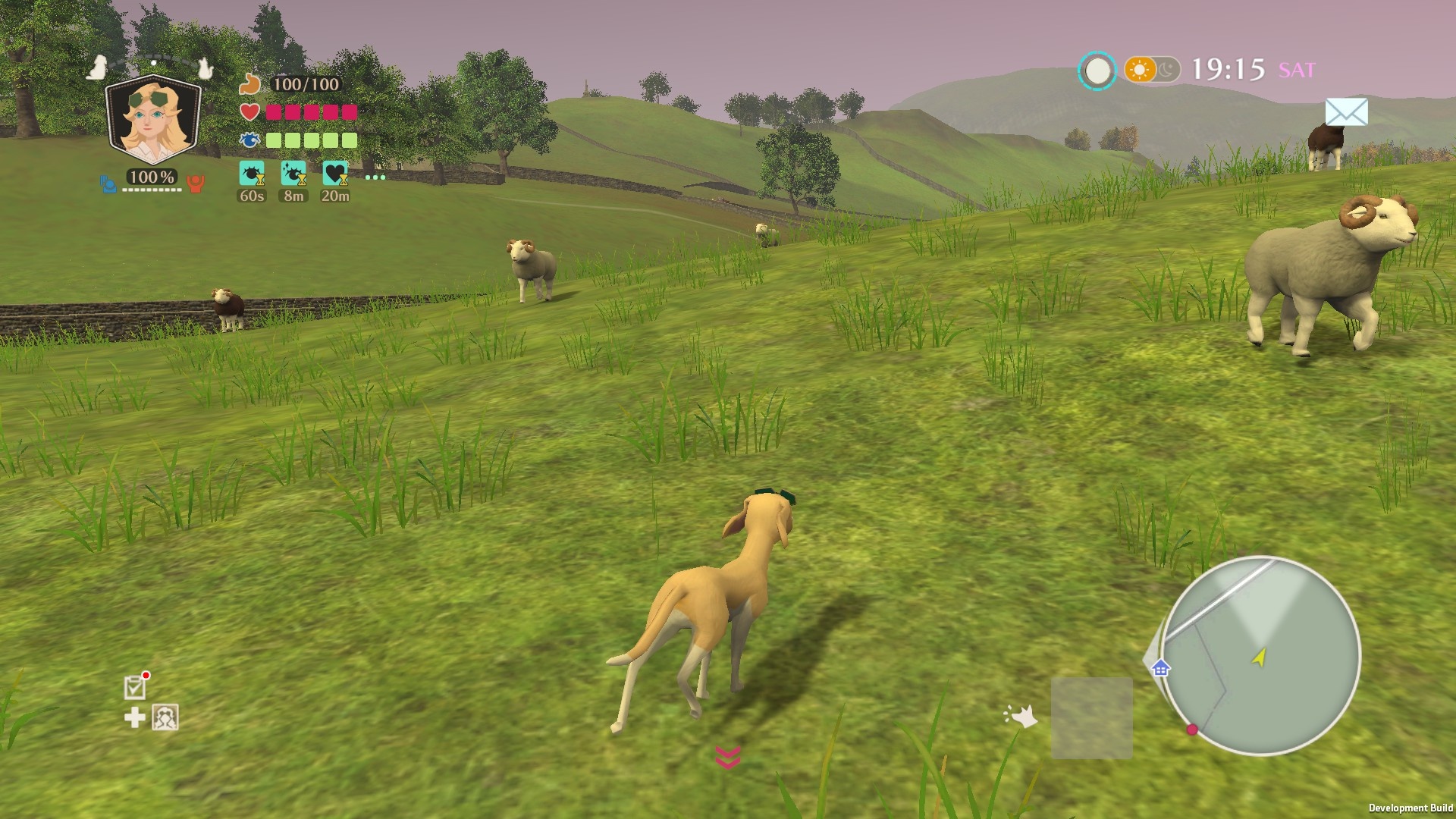Open the clipboard task checklist
The height and width of the screenshot is (819, 1456).
(x=135, y=687)
